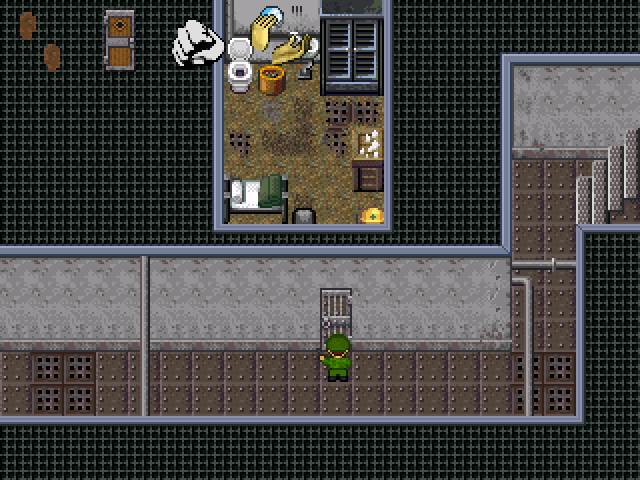Select the wooden door icon

click(119, 40)
